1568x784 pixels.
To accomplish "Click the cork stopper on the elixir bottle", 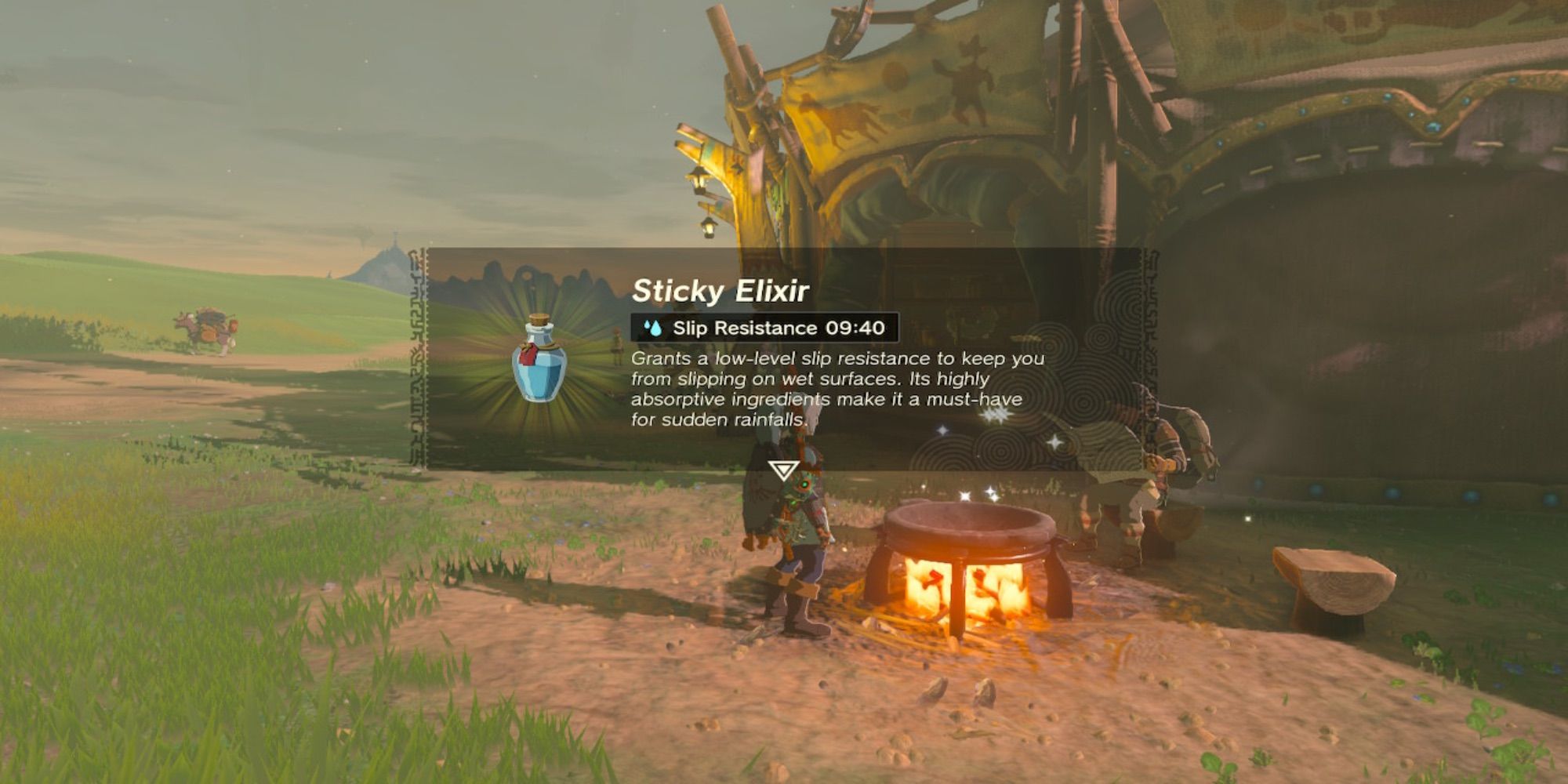I will [537, 318].
